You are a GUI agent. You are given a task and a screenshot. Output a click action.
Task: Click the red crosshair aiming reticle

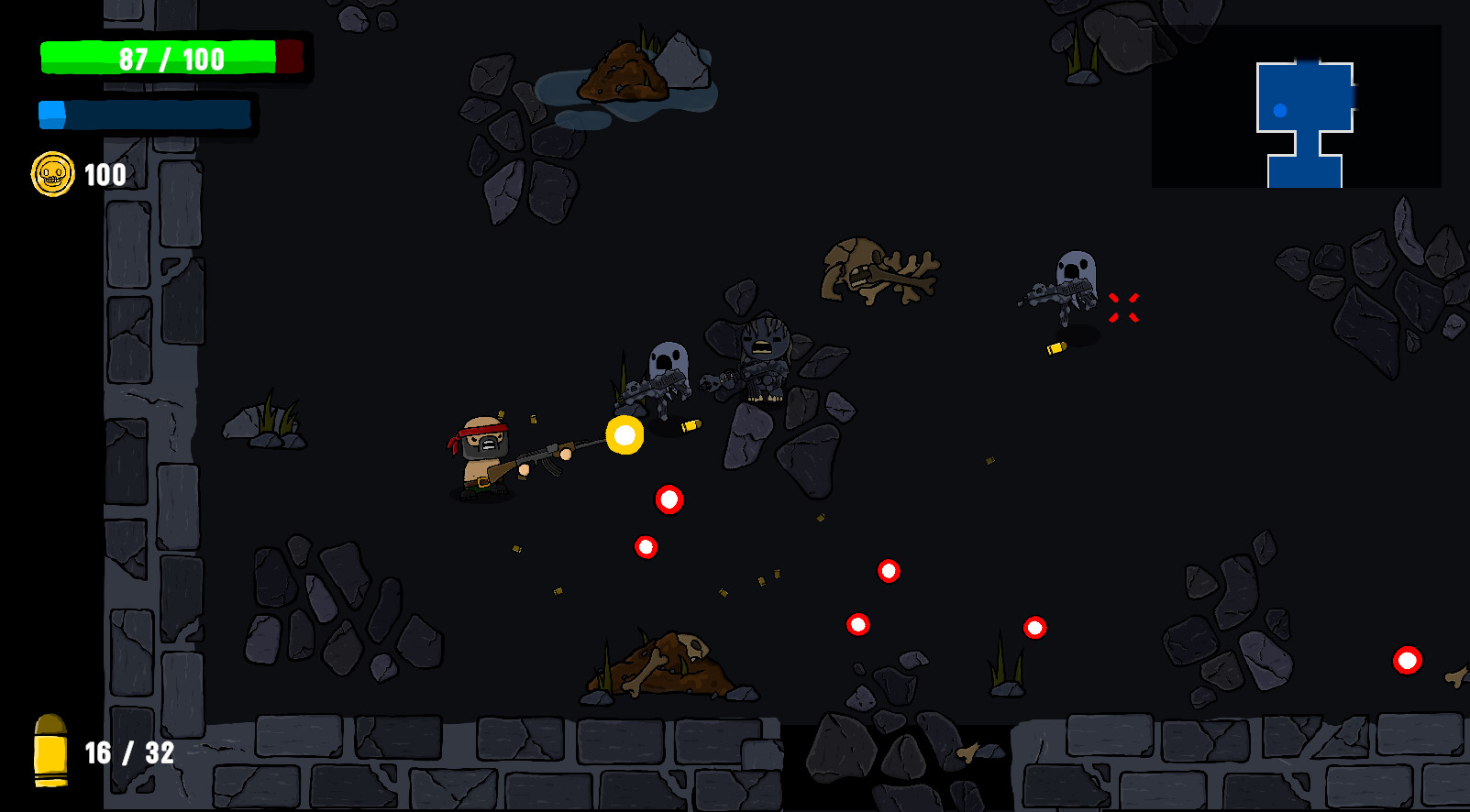coord(1122,308)
